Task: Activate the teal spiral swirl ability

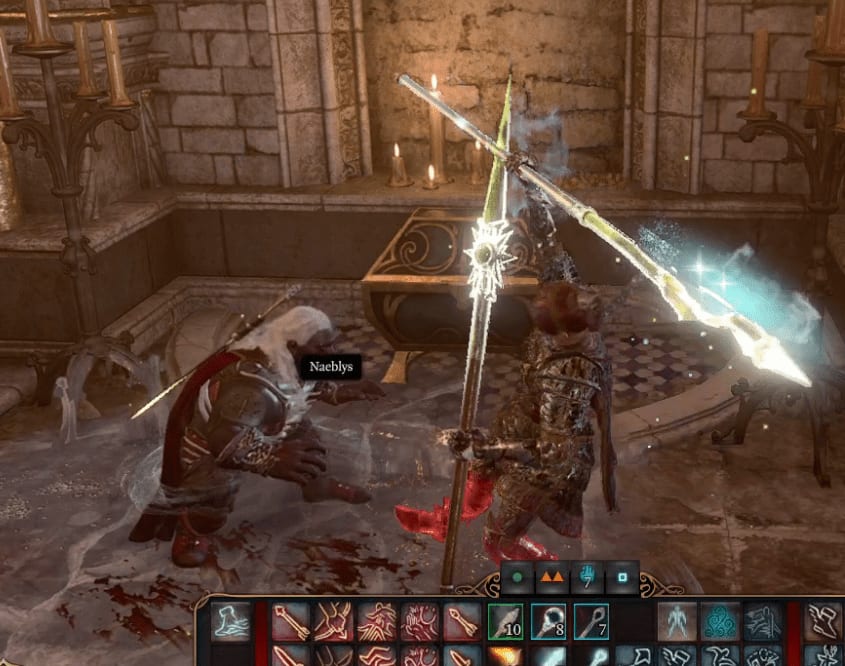Action: pyautogui.click(x=720, y=622)
